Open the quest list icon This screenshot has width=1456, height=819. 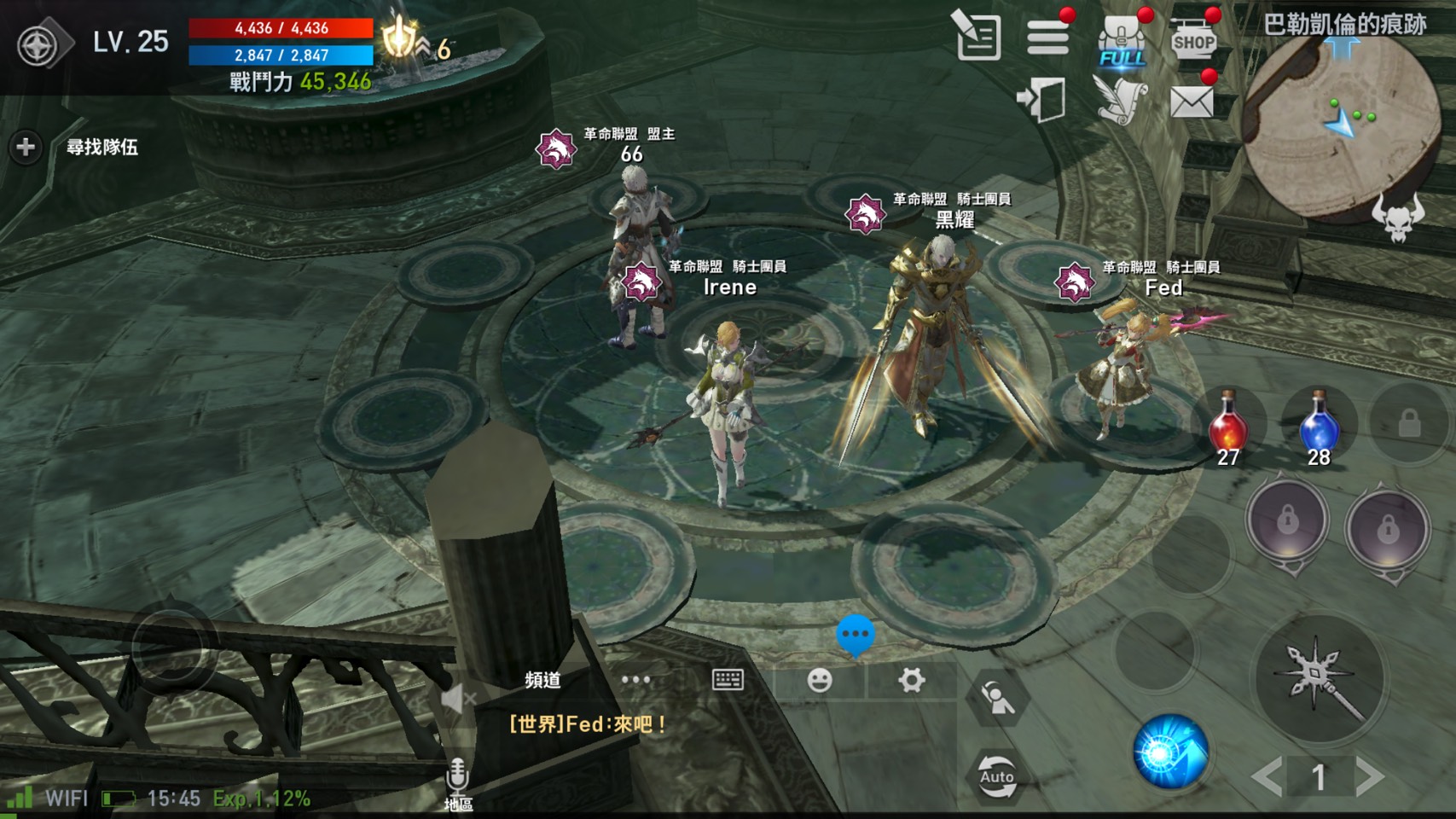(977, 37)
